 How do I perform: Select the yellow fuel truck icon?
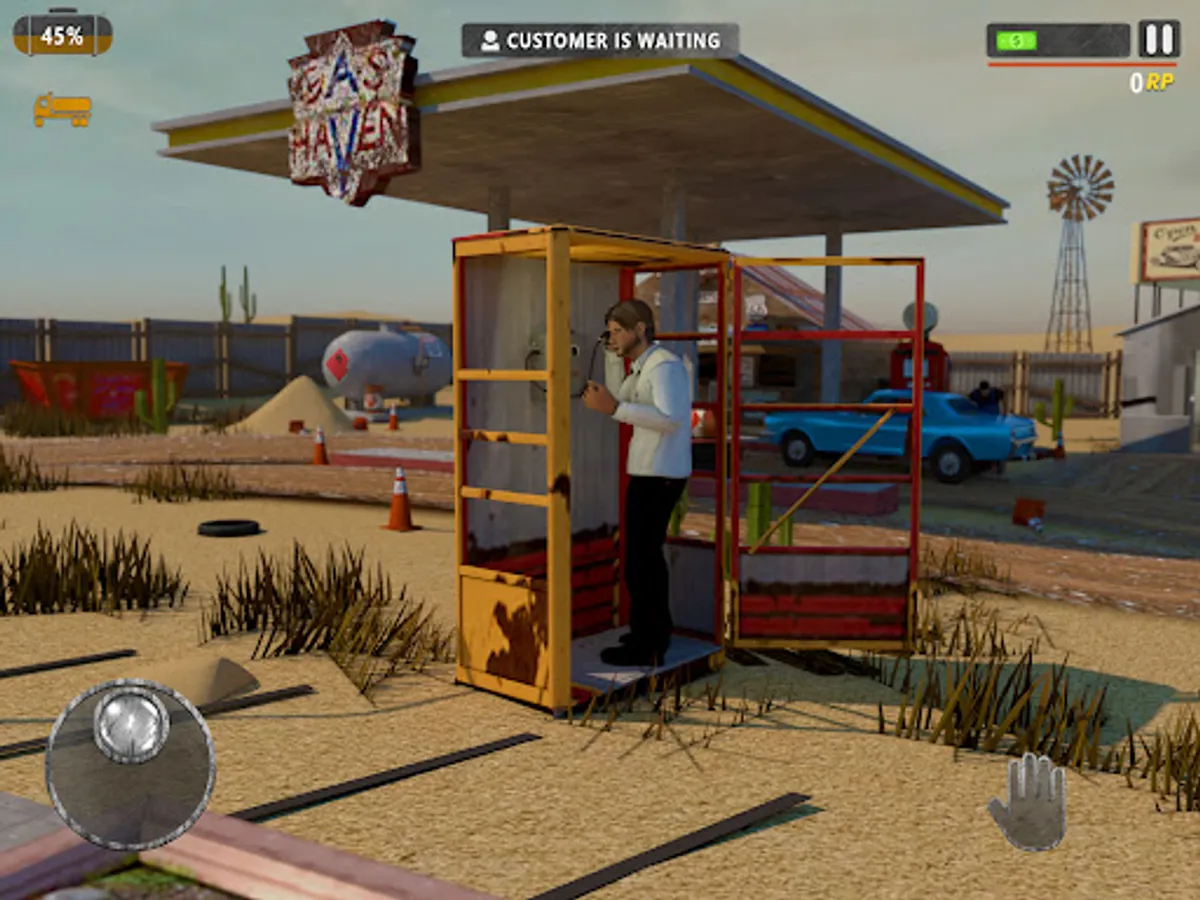coord(62,109)
